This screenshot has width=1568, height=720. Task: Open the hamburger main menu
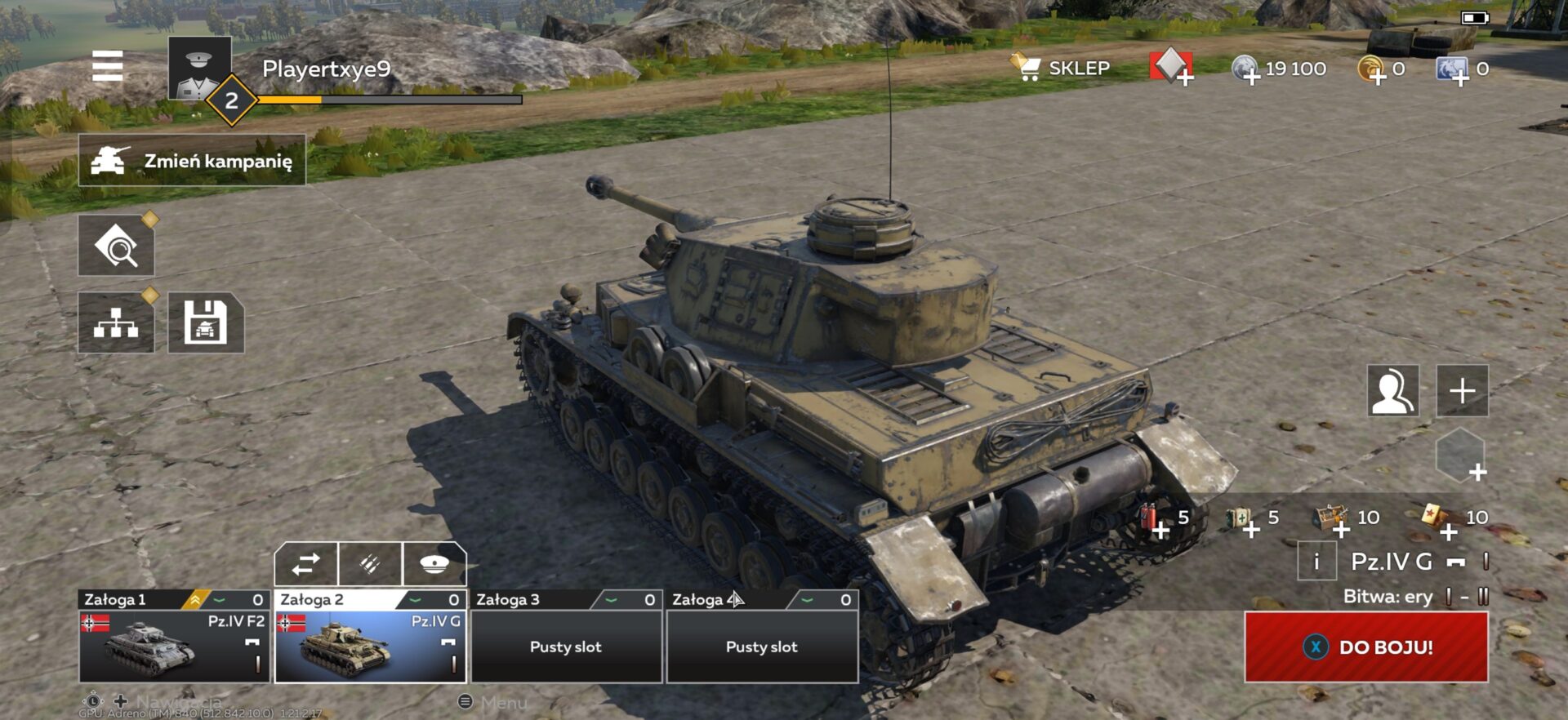(107, 66)
